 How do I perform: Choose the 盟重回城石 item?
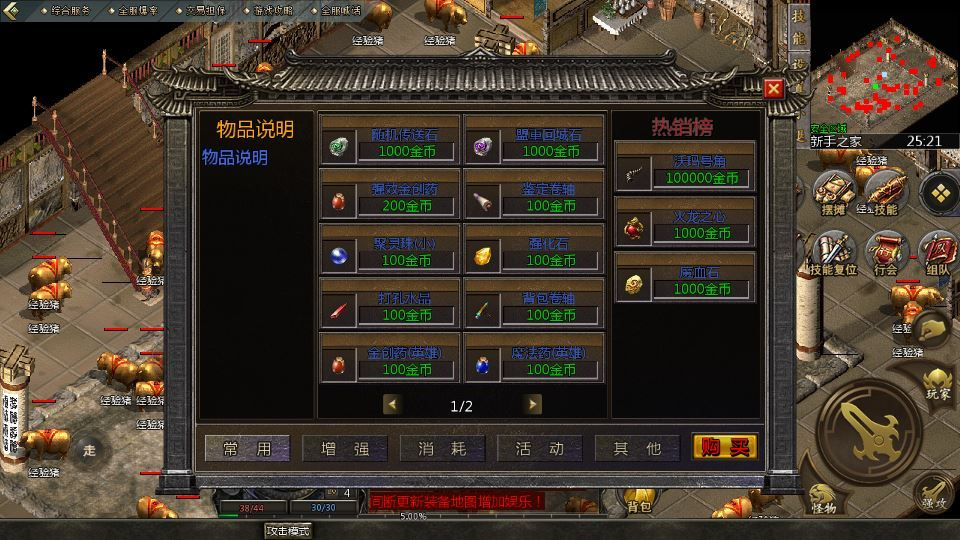(x=534, y=143)
